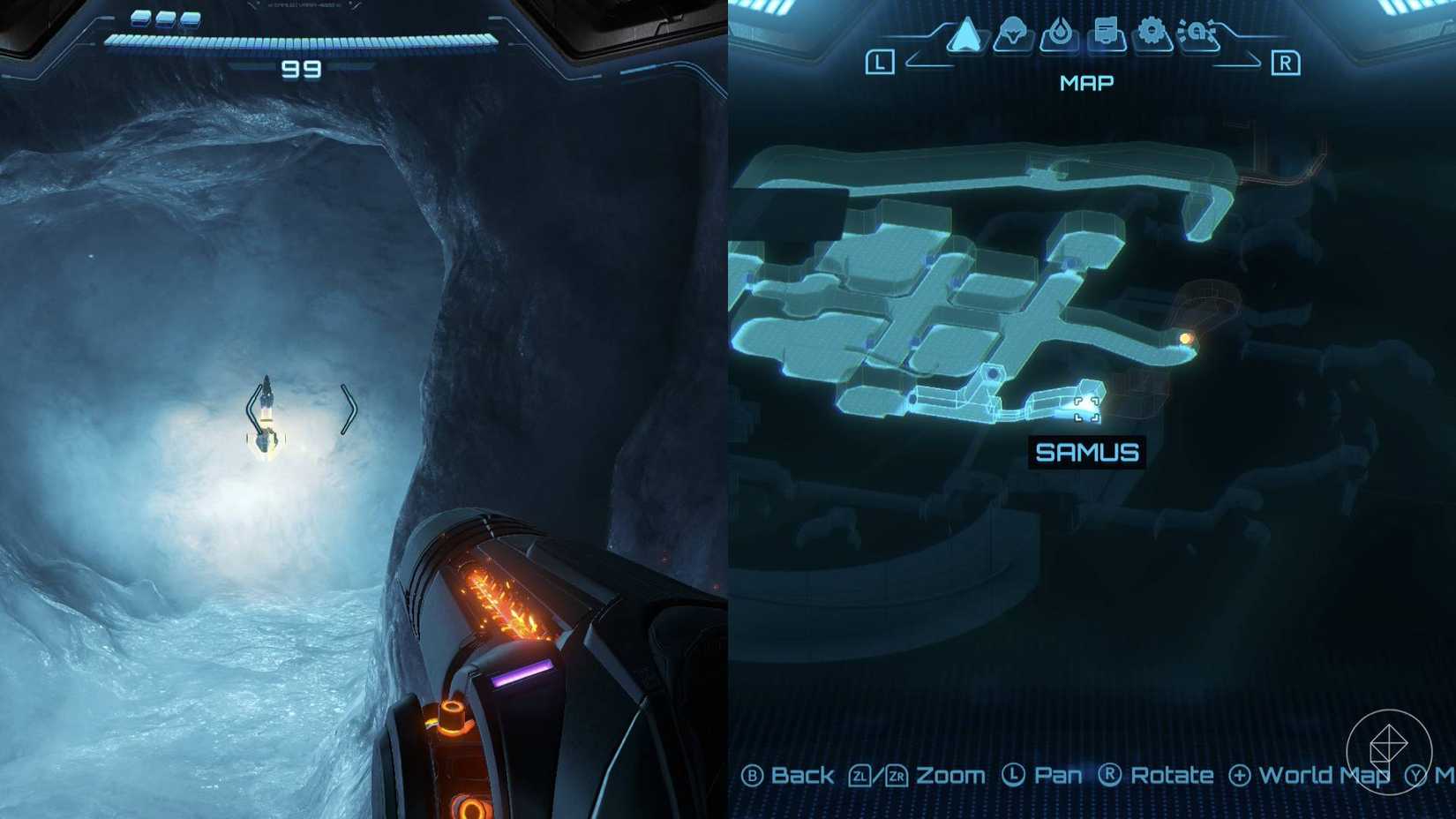Click the L shoulder button indicator
The height and width of the screenshot is (819, 1456).
pyautogui.click(x=879, y=63)
